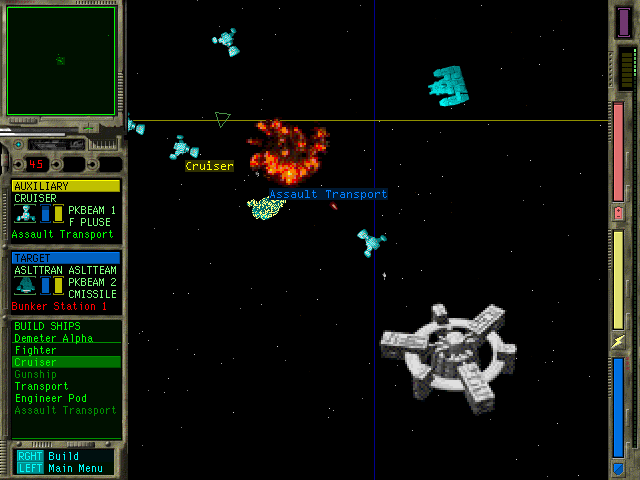Choose Cruiser from the build ships list
Viewport: 640px width, 480px height.
pos(35,363)
